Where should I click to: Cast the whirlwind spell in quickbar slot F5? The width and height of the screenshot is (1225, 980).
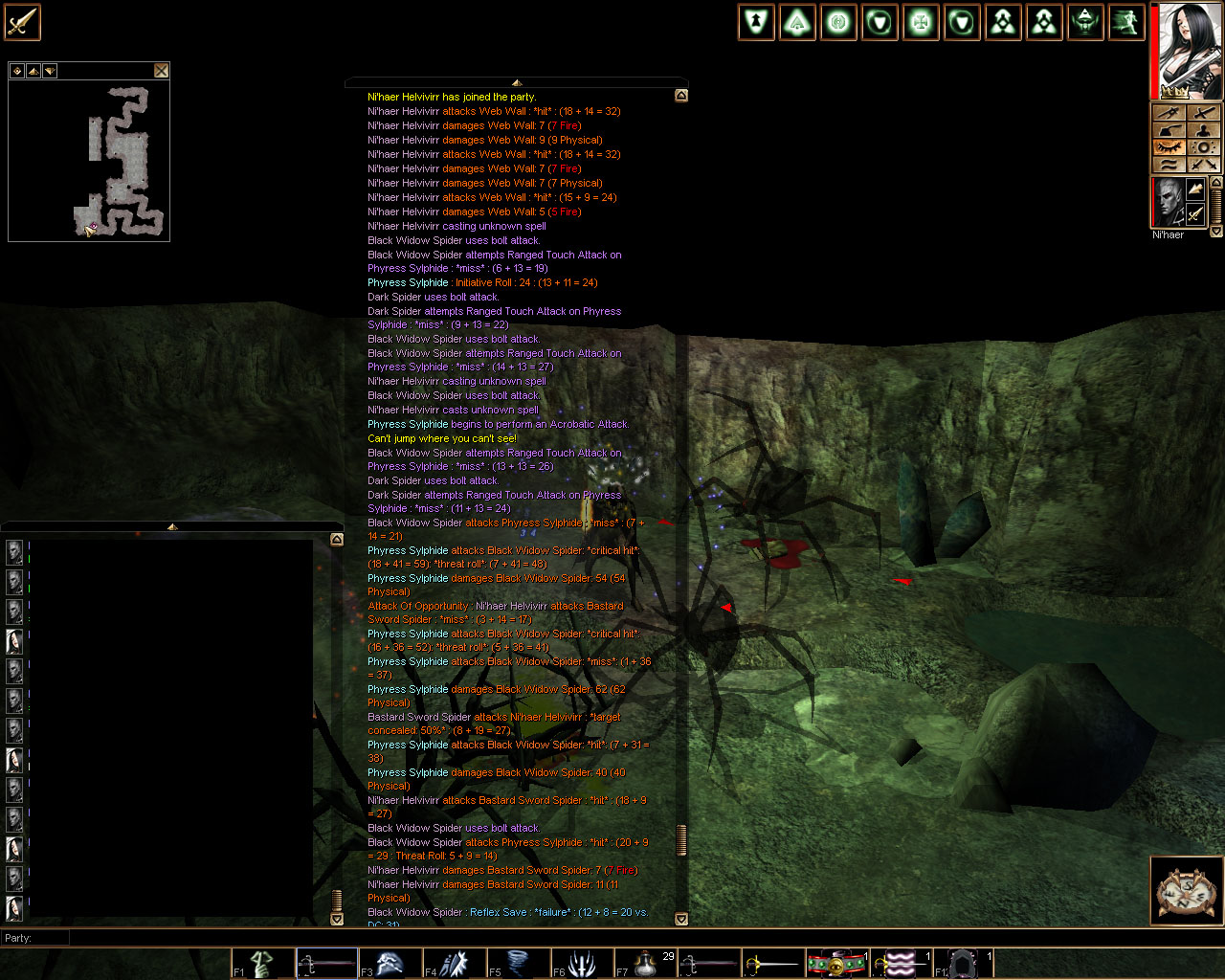518,962
